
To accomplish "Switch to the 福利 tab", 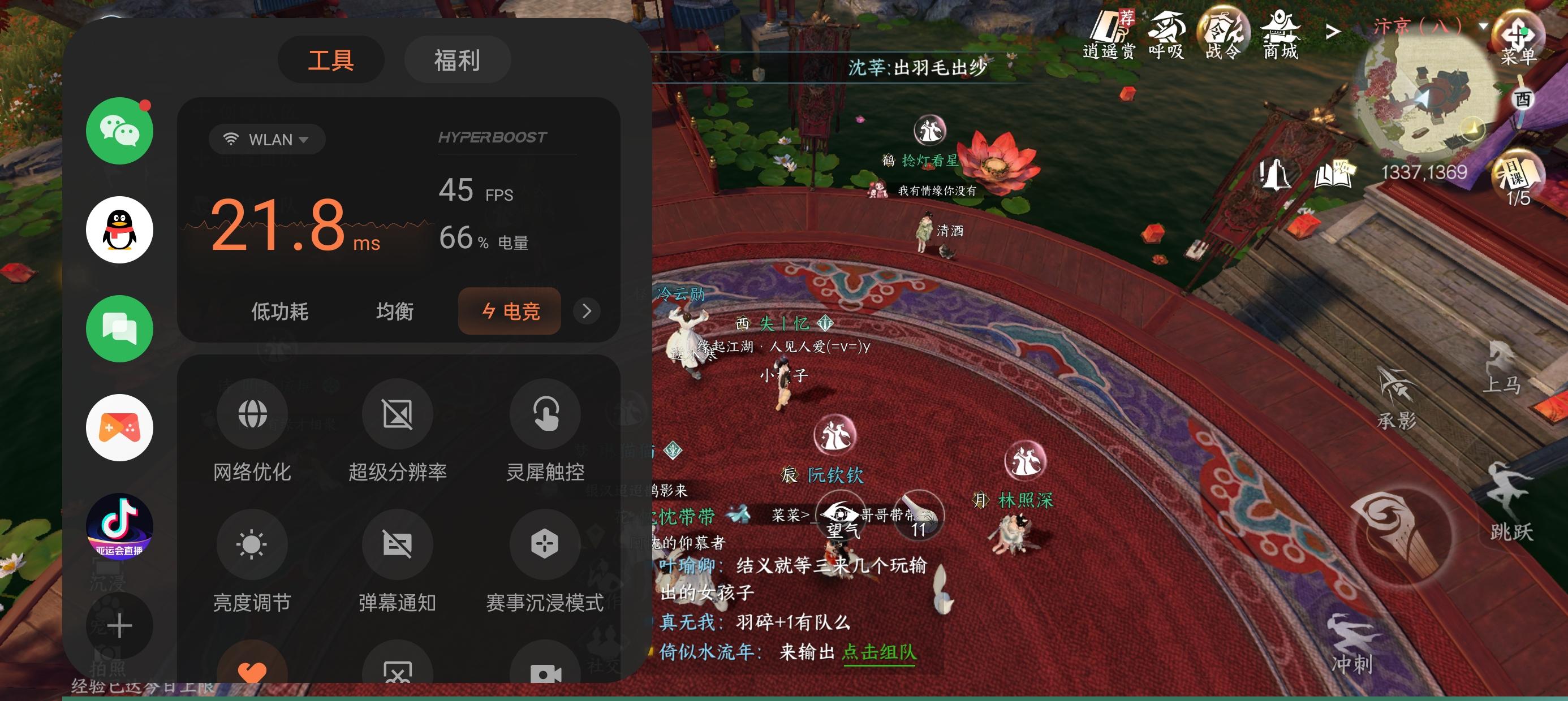I will (x=457, y=59).
